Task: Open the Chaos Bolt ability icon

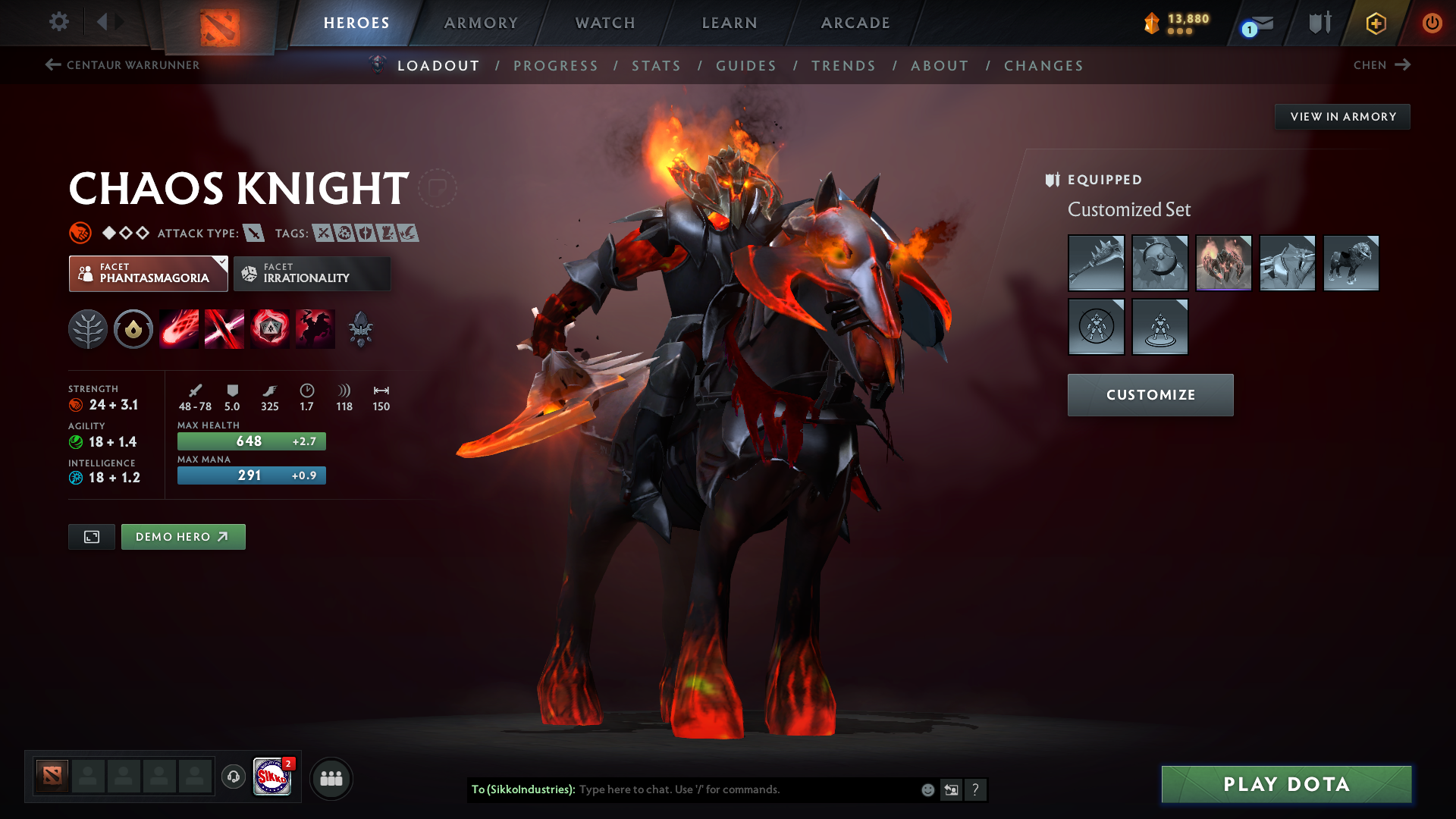Action: [179, 328]
